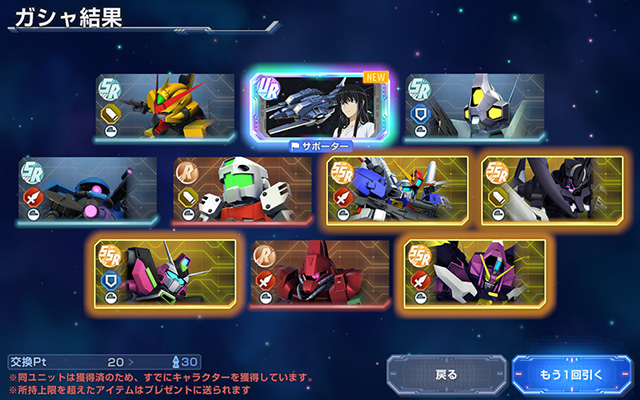Choose the pink-green SSR Gundam card
Screen dimensions: 640x400
166,269
